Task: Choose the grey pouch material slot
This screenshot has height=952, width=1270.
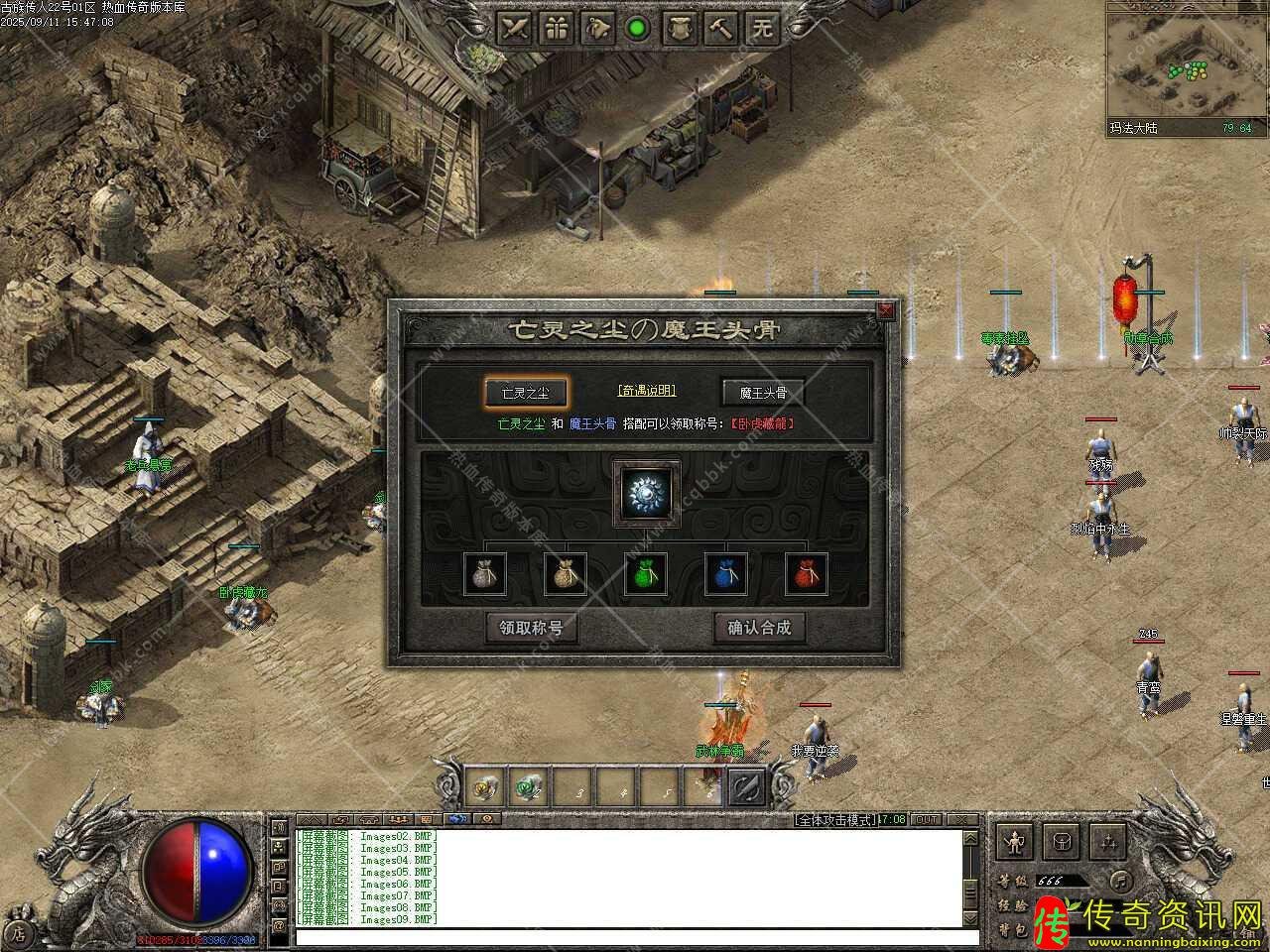Action: [x=485, y=574]
